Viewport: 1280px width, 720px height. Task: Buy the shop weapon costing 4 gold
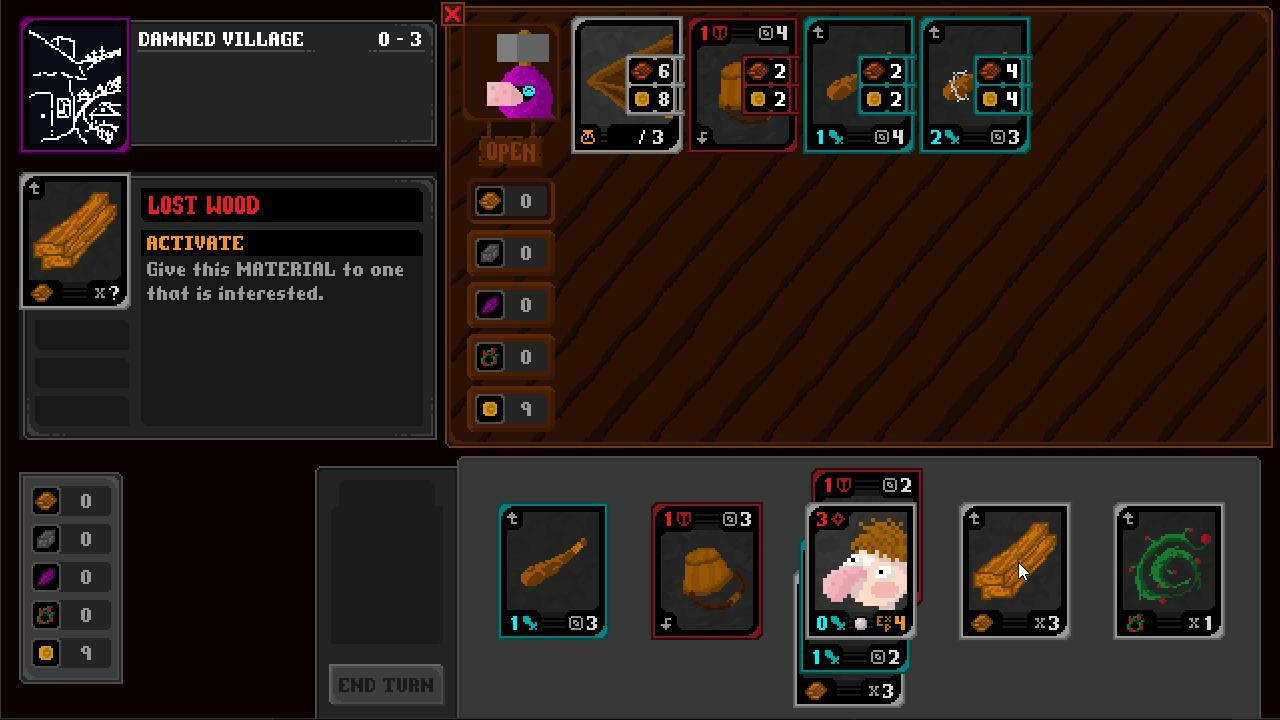(975, 85)
